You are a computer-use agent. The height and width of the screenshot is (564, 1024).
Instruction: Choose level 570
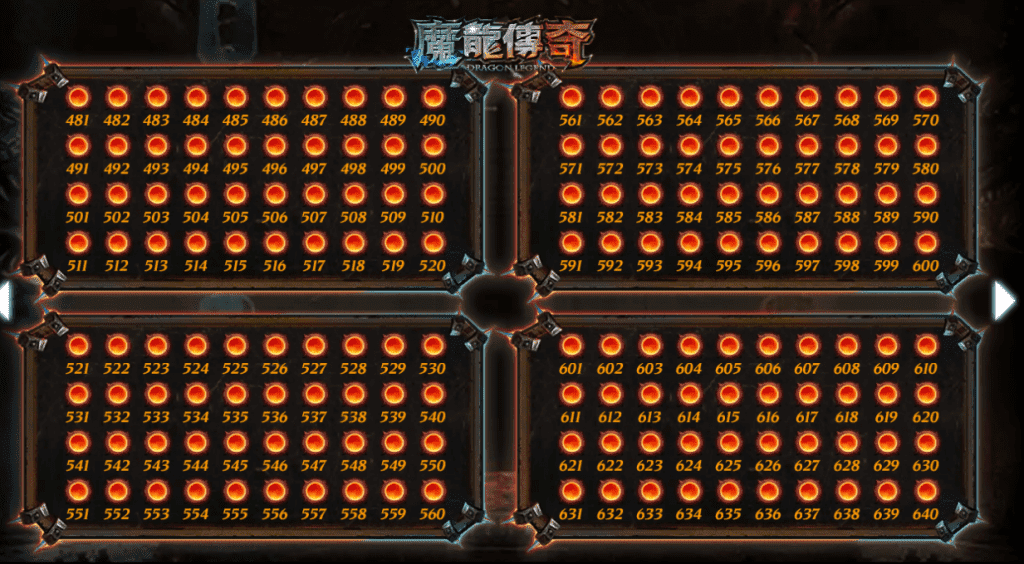coord(927,98)
